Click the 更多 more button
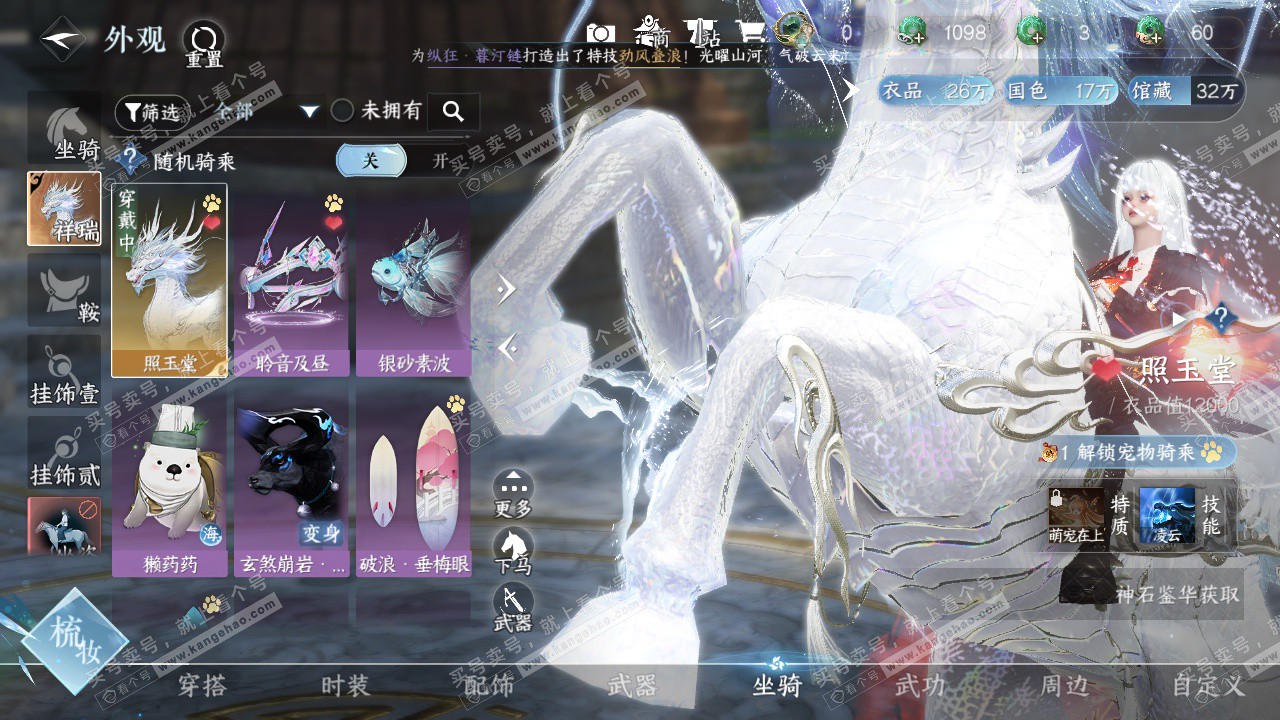Image resolution: width=1280 pixels, height=720 pixels. [513, 492]
